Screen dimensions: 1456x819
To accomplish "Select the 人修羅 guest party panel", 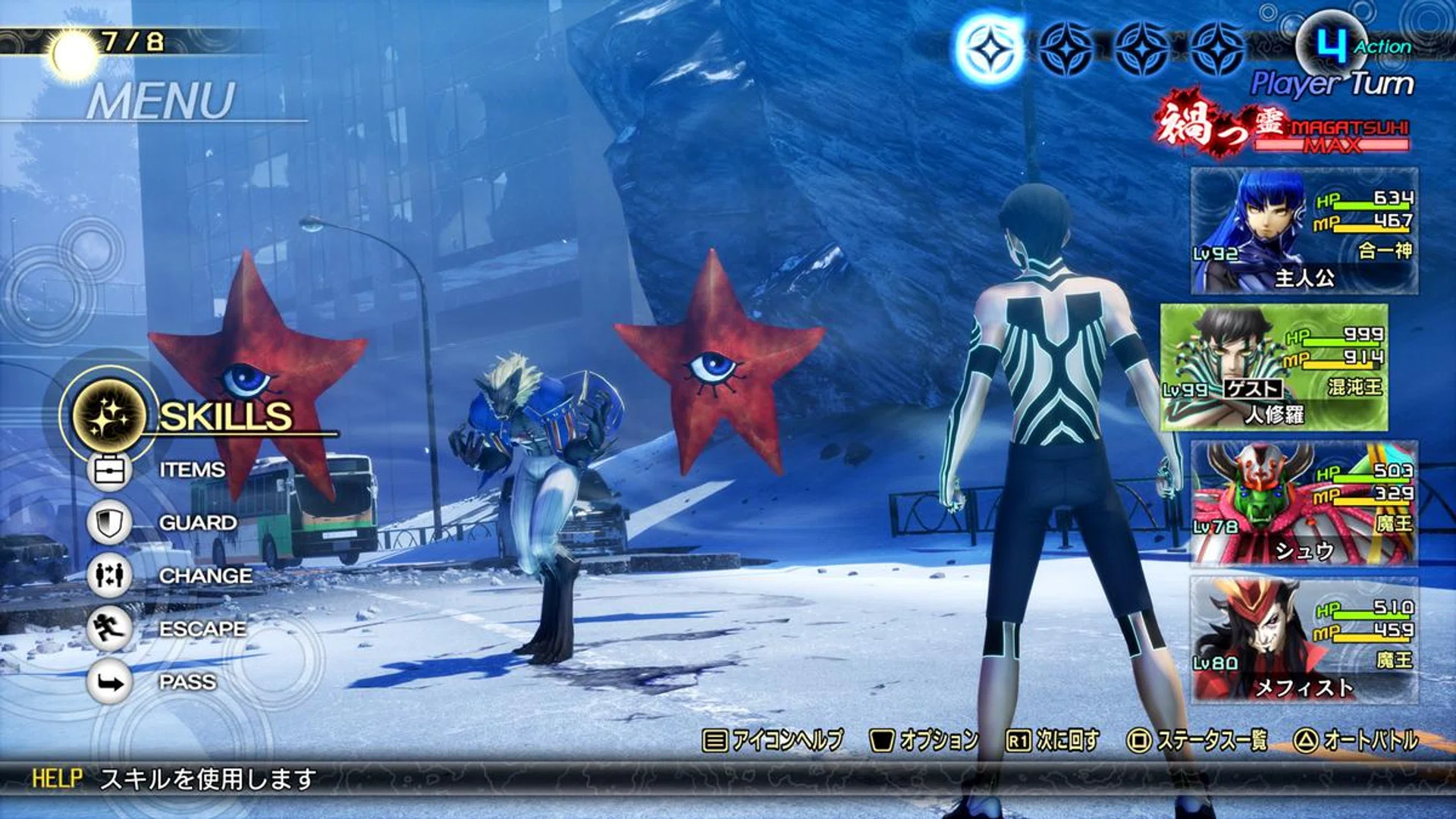I will 1274,368.
